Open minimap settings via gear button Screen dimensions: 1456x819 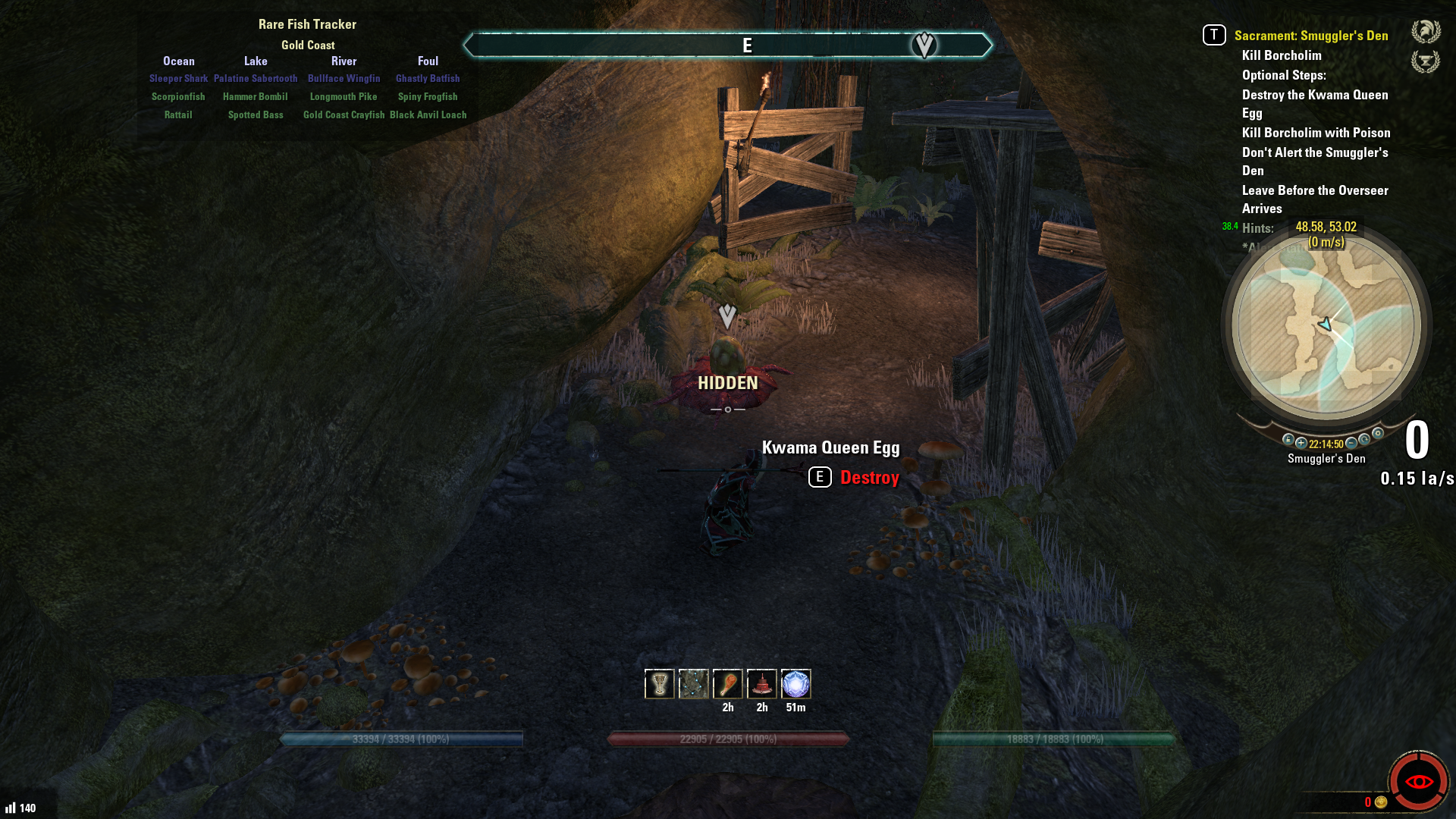[x=1378, y=434]
